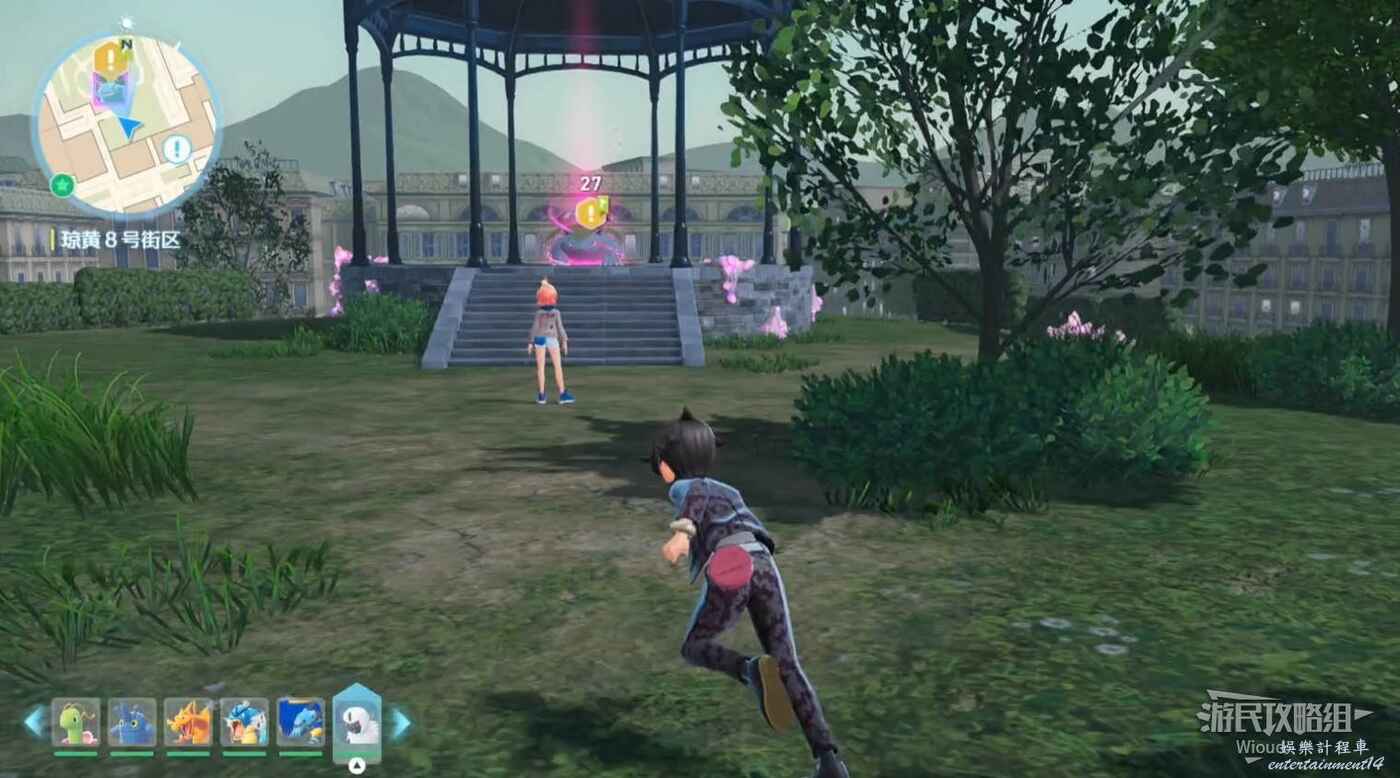This screenshot has height=778, width=1400.
Task: Open the circular minimap
Action: (126, 126)
